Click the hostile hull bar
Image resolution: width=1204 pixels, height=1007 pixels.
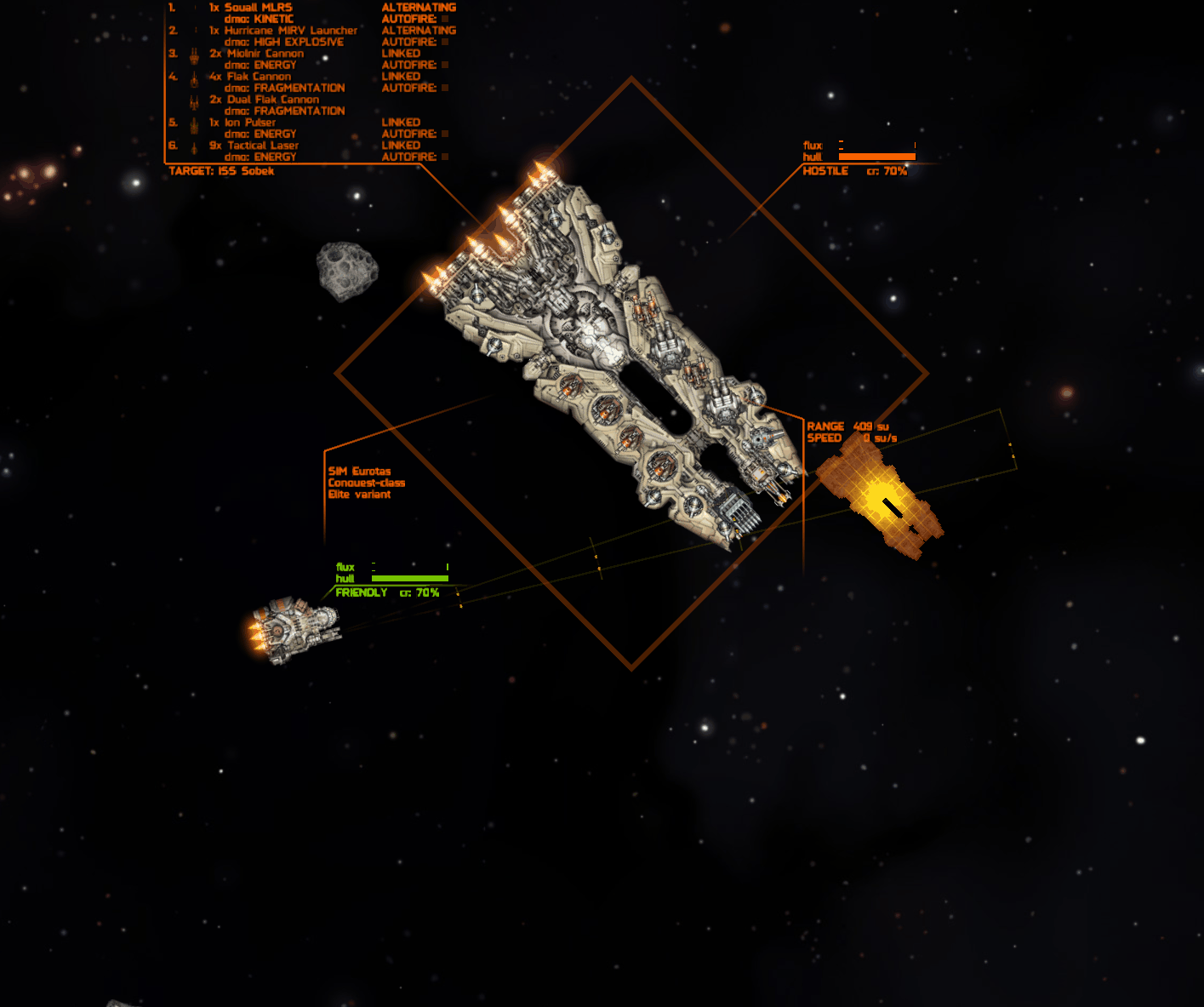point(876,157)
